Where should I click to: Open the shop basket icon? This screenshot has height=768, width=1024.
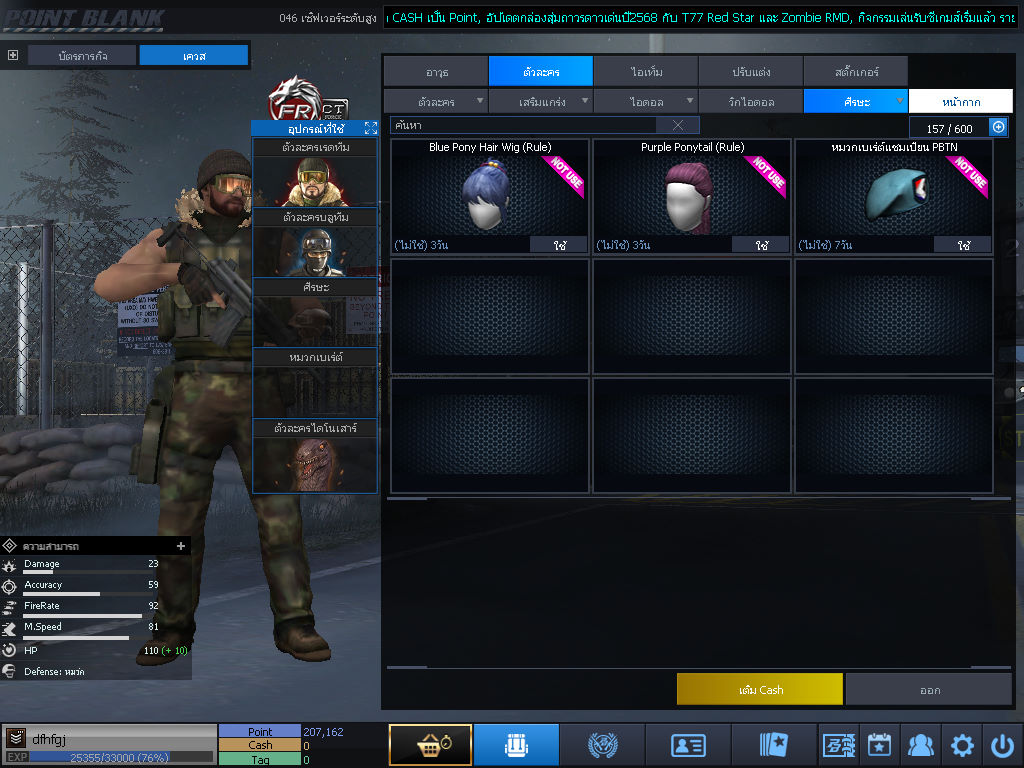click(x=430, y=745)
